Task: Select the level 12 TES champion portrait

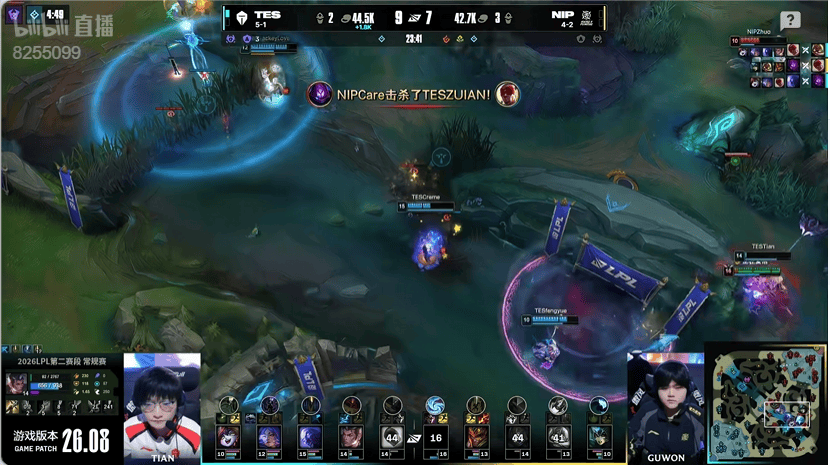Action: (x=269, y=436)
